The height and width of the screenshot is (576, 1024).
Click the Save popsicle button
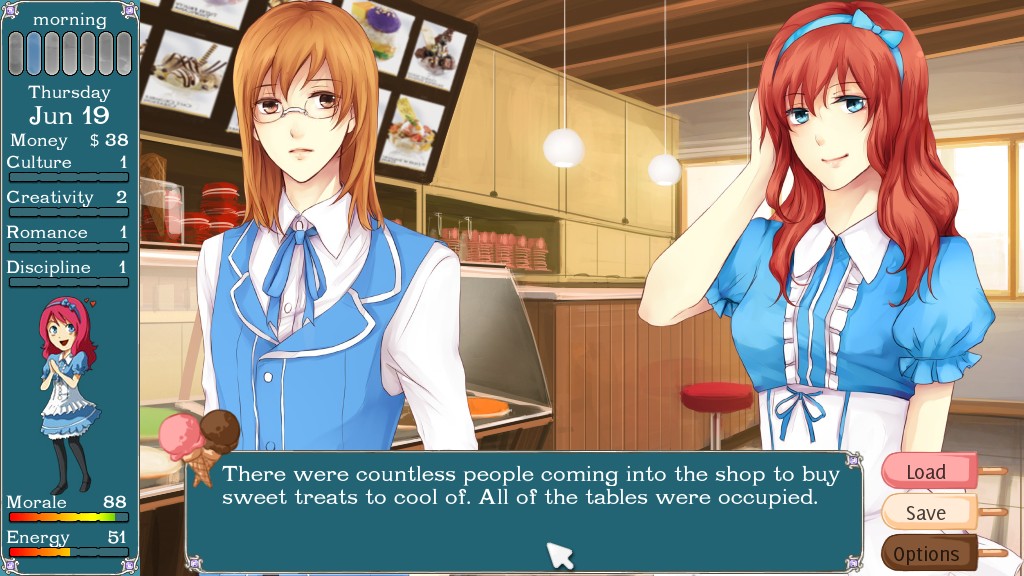(927, 513)
